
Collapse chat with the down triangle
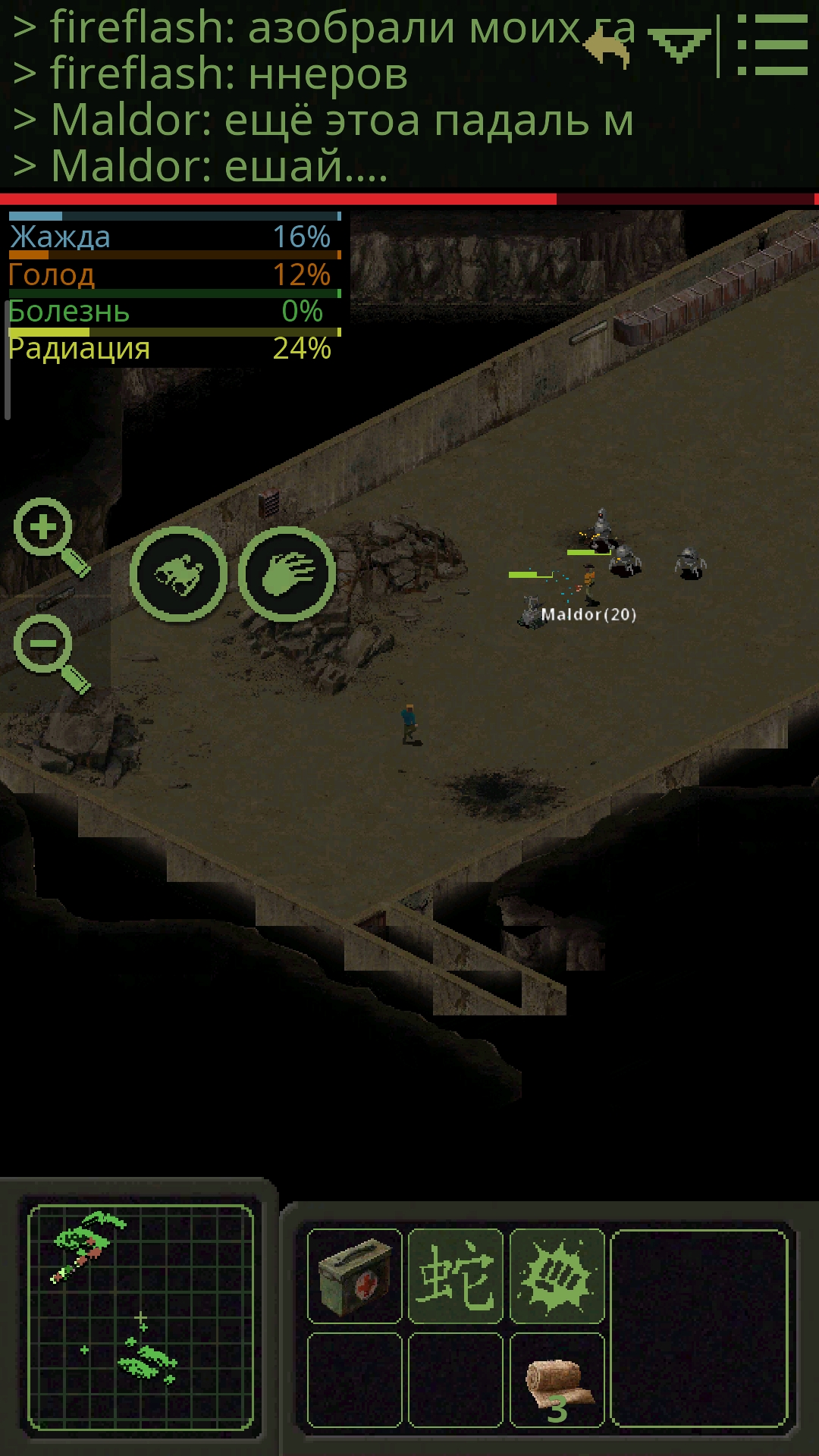click(x=679, y=47)
